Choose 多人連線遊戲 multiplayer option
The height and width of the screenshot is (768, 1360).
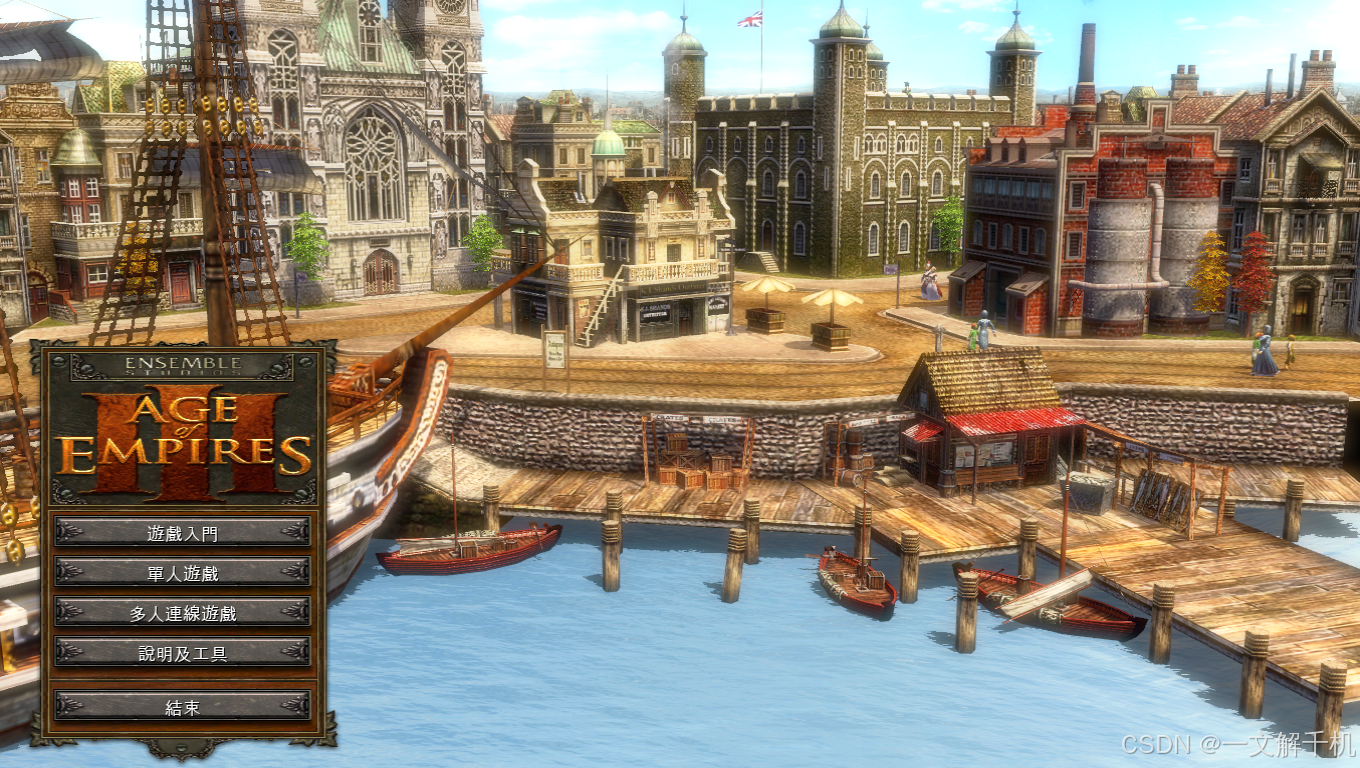click(182, 612)
